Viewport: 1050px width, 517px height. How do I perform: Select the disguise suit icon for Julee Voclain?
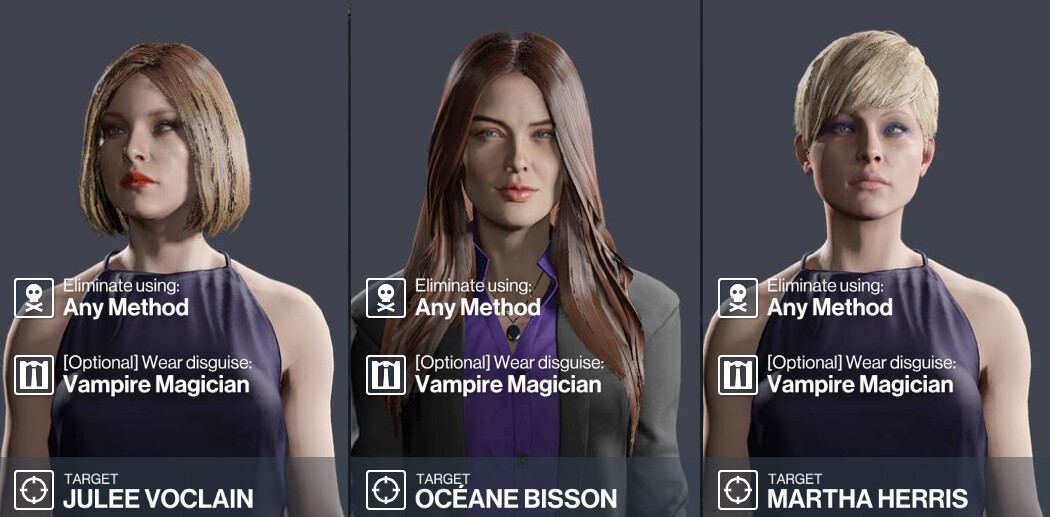[33, 375]
